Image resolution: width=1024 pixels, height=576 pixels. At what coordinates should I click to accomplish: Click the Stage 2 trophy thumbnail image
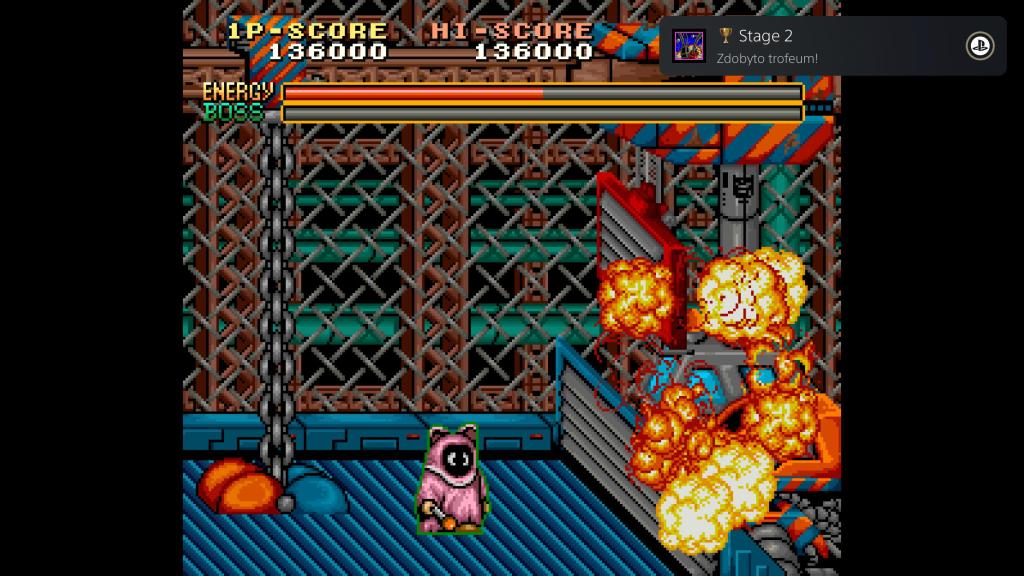pos(689,46)
